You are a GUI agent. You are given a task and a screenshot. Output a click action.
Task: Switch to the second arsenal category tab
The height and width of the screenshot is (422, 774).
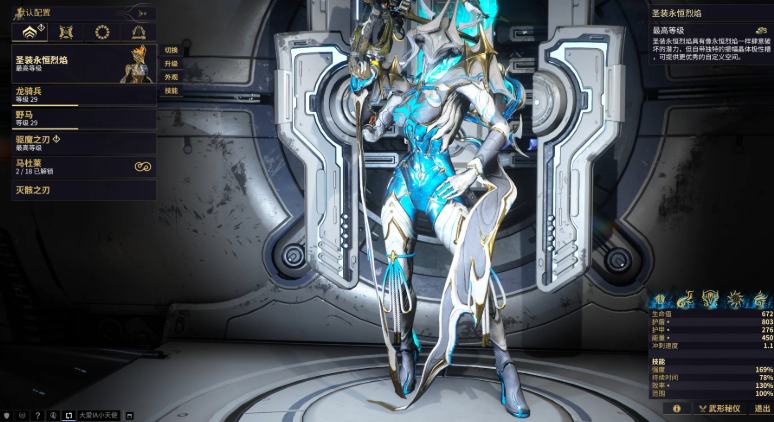tap(66, 32)
